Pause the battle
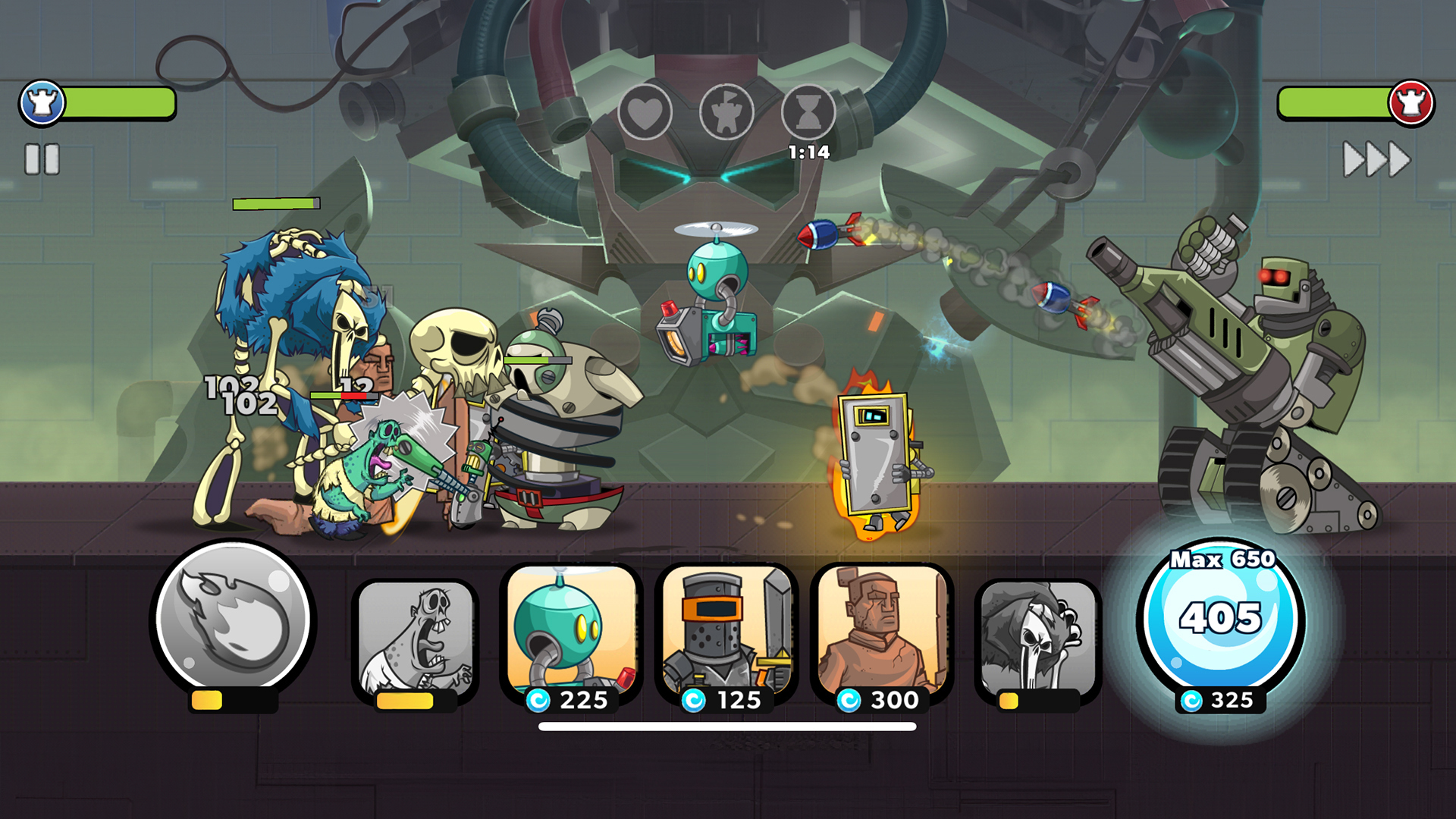The image size is (1456, 819). coord(42,160)
